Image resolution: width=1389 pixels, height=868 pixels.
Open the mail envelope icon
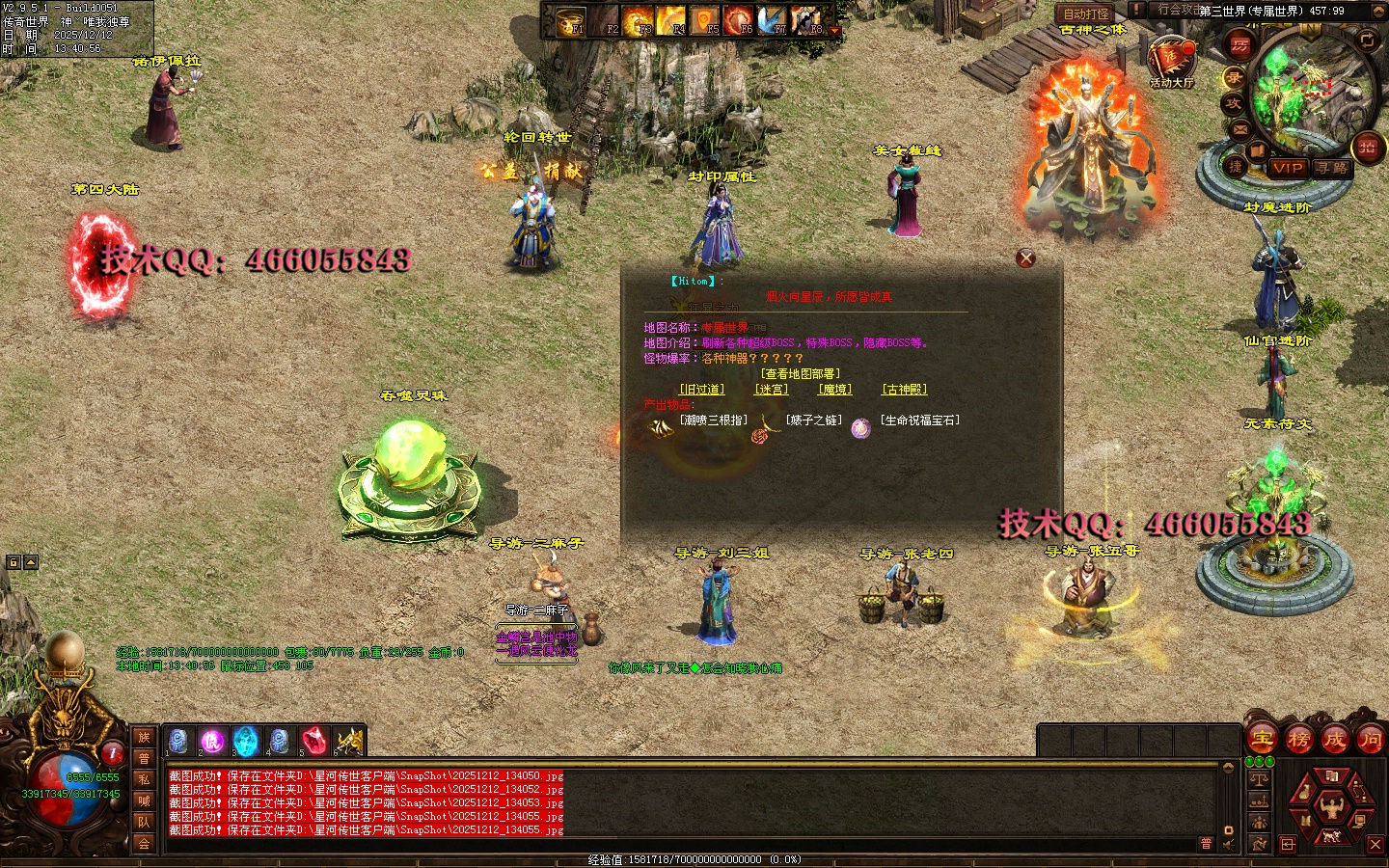[x=1240, y=128]
